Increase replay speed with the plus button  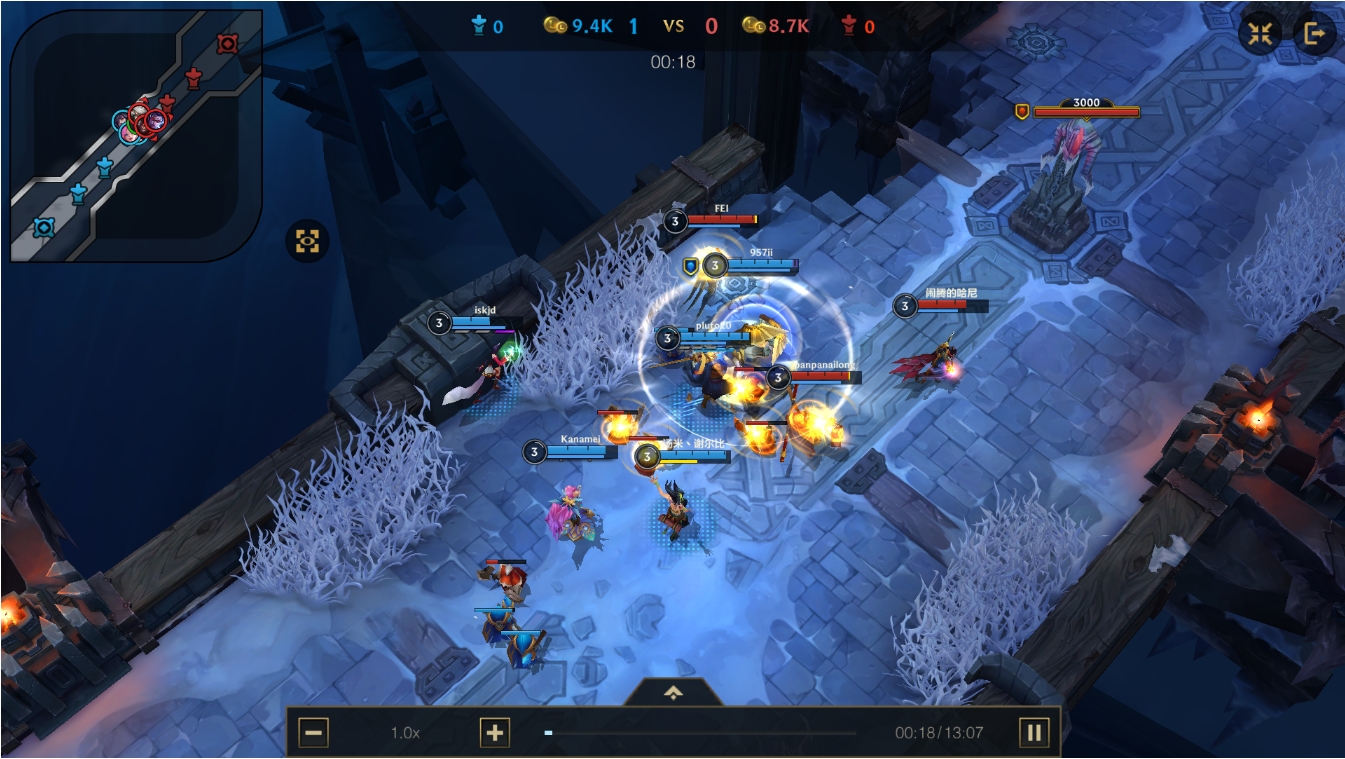[494, 733]
